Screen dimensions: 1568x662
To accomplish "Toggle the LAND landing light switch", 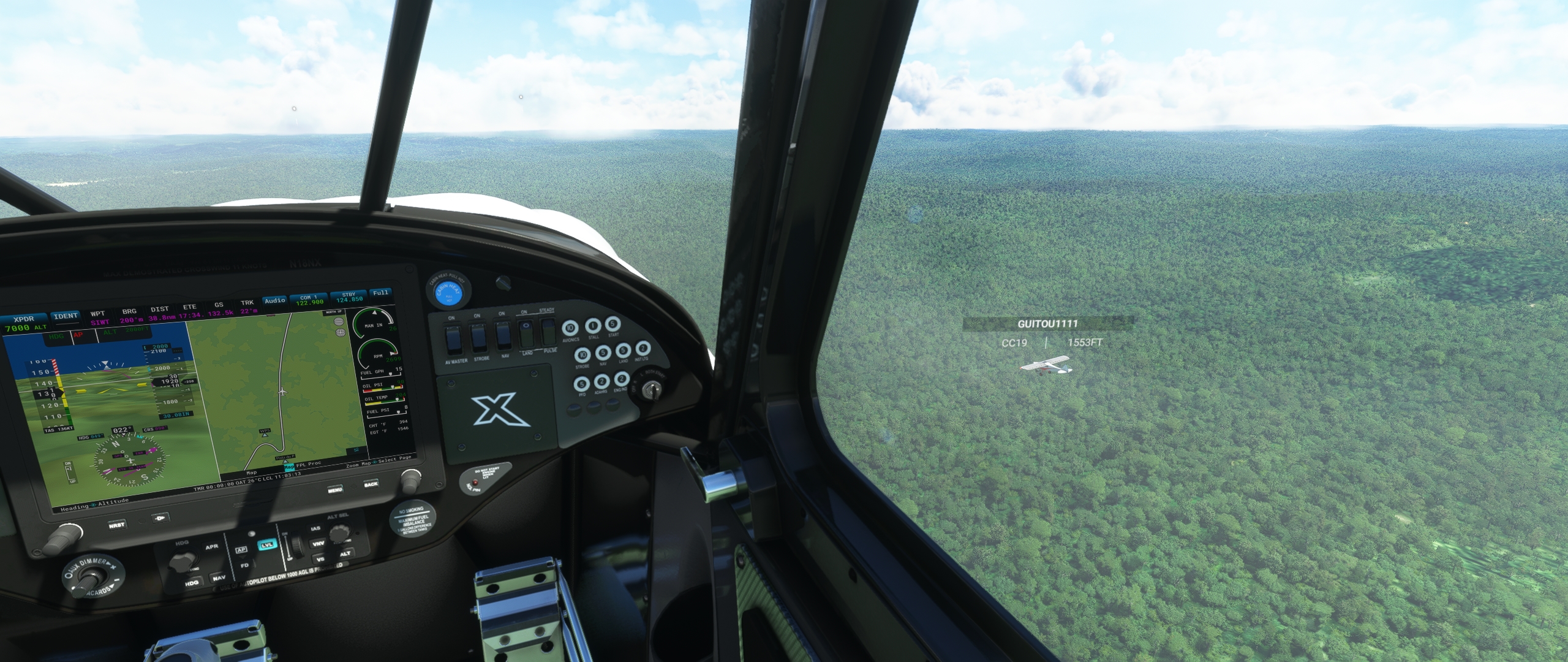I will tap(526, 334).
